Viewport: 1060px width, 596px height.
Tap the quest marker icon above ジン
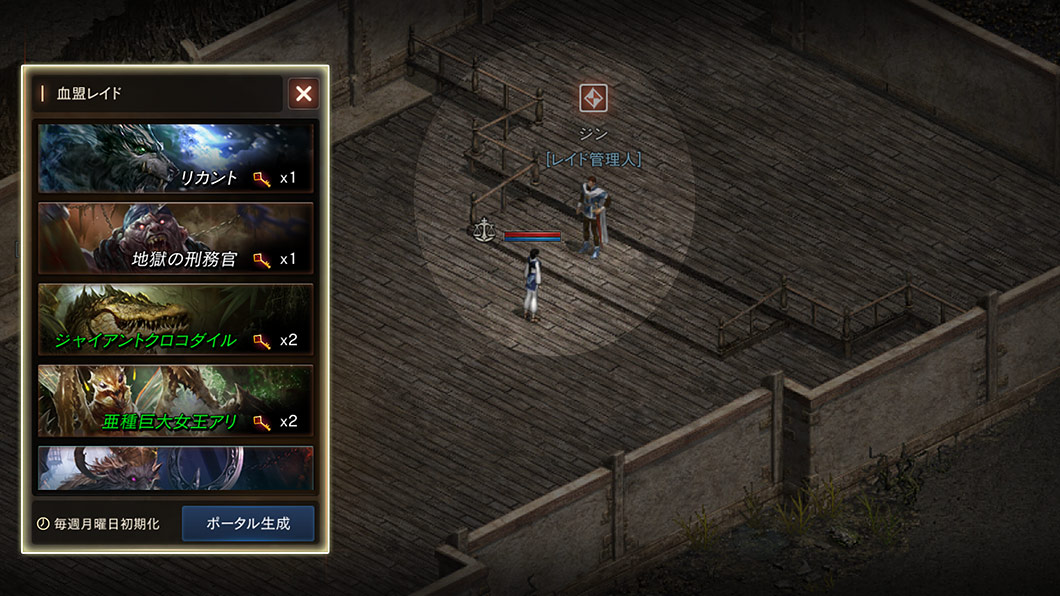pyautogui.click(x=594, y=98)
